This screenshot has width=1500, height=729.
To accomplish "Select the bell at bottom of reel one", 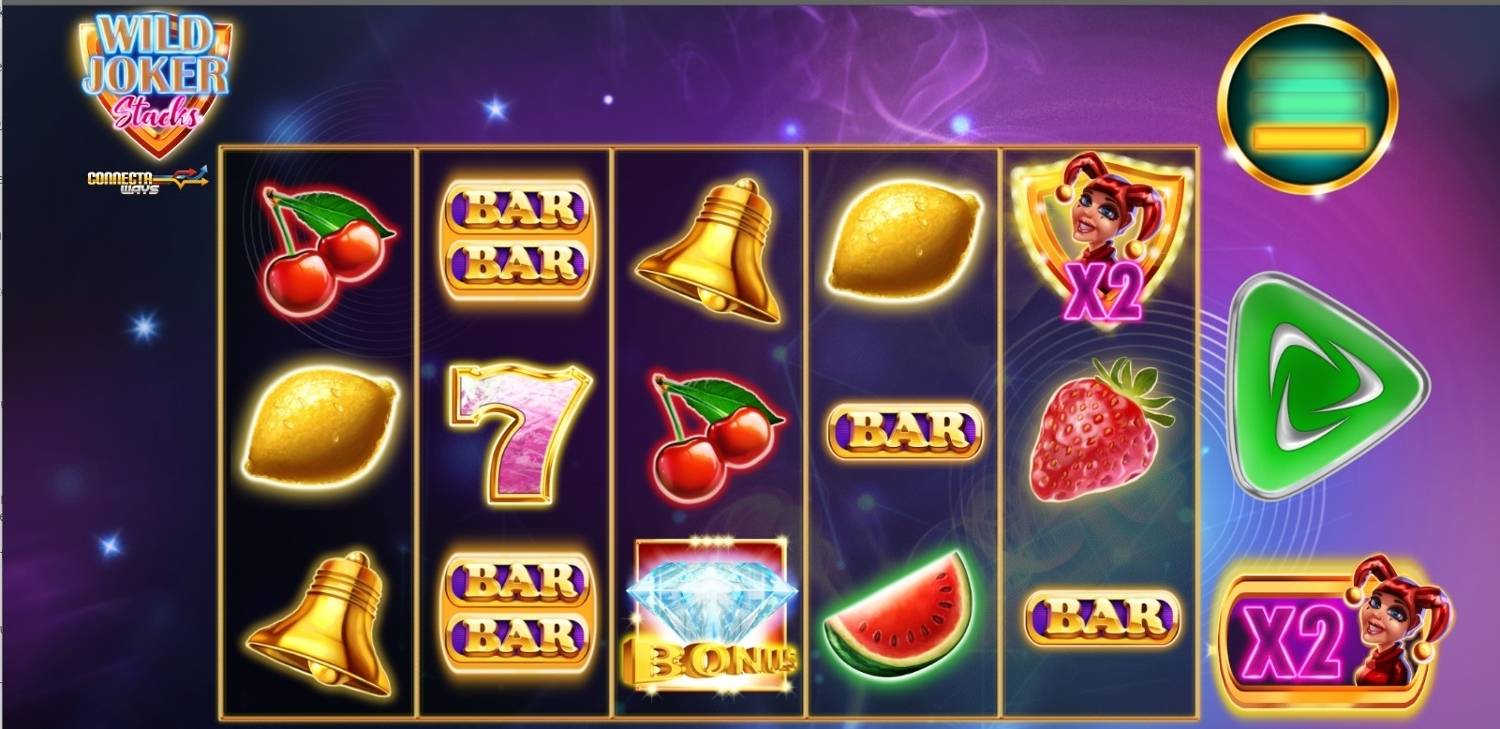I will [318, 618].
